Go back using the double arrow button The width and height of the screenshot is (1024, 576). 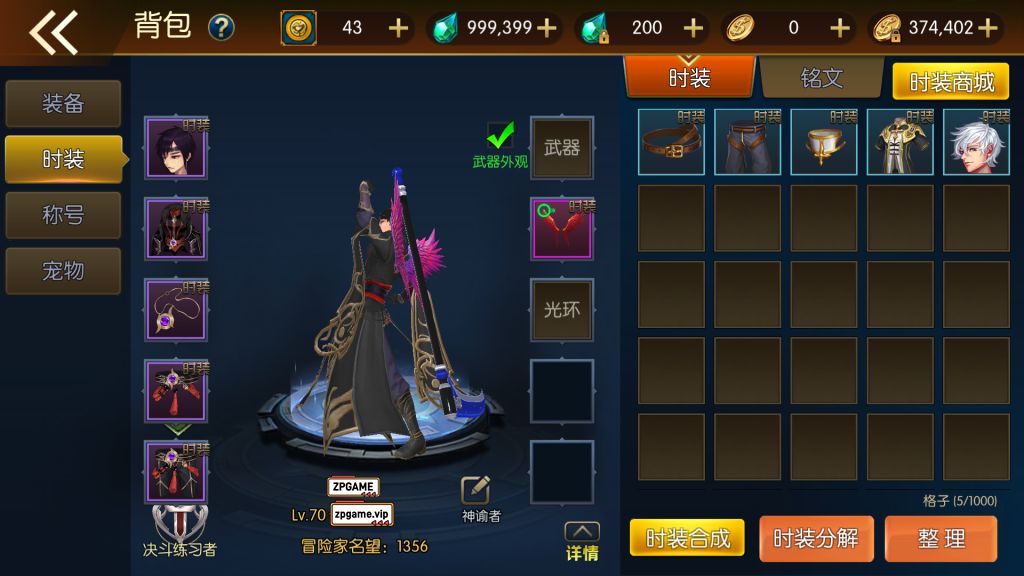pos(54,31)
